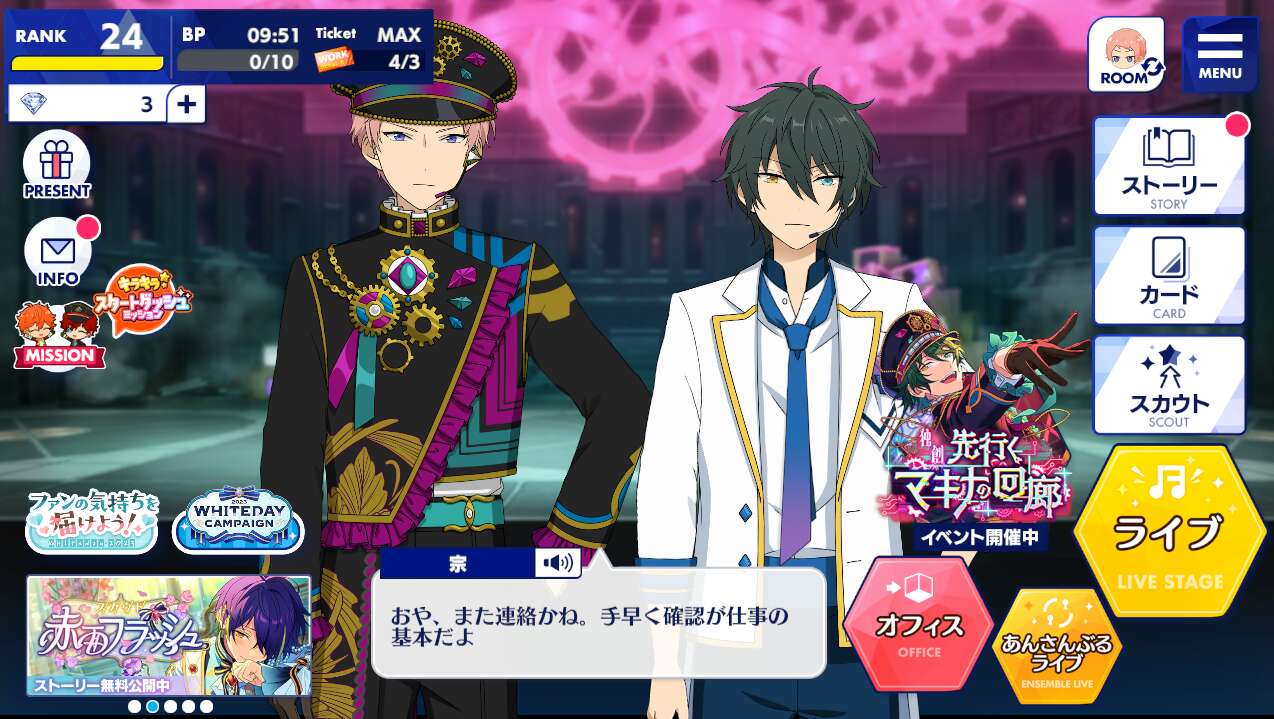The image size is (1274, 719).
Task: Open the MENU button
Action: pyautogui.click(x=1219, y=54)
